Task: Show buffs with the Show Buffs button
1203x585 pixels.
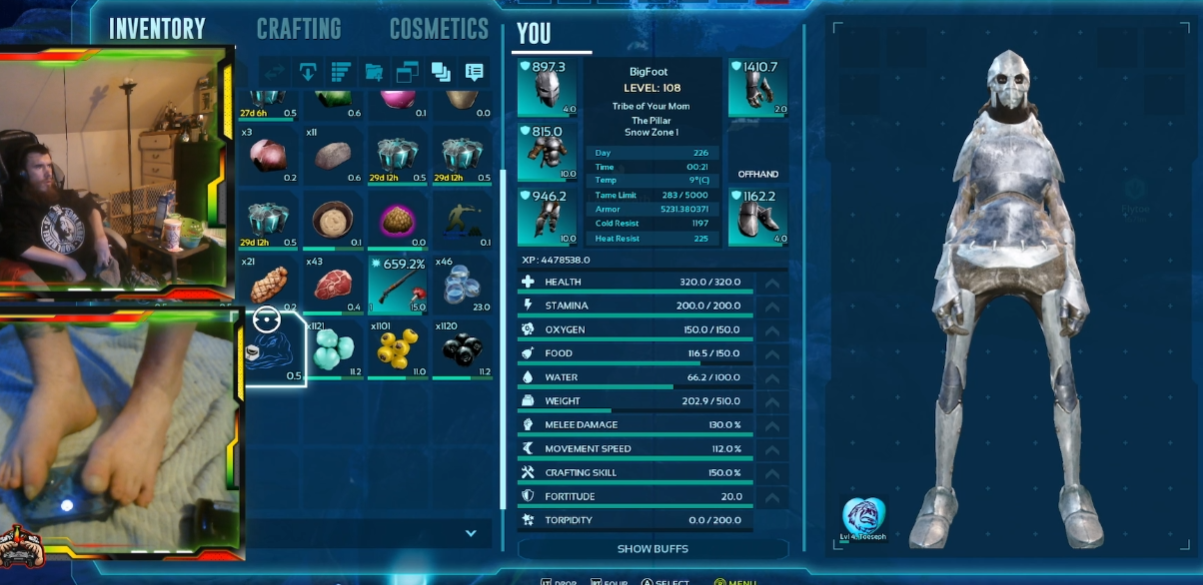Action: pyautogui.click(x=653, y=549)
